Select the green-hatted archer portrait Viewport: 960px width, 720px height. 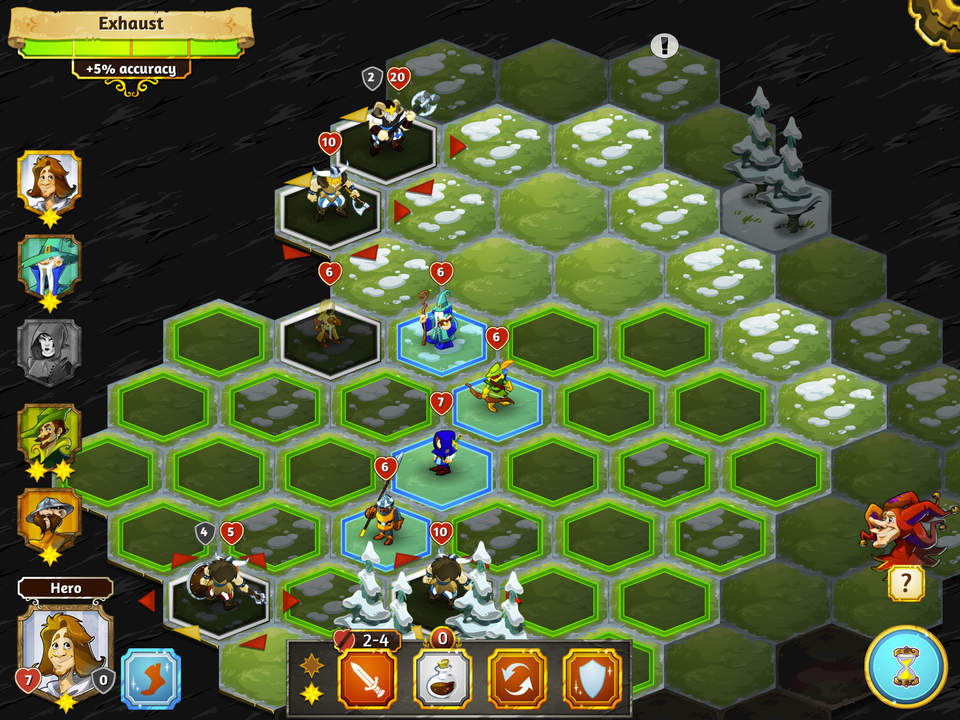pyautogui.click(x=48, y=434)
